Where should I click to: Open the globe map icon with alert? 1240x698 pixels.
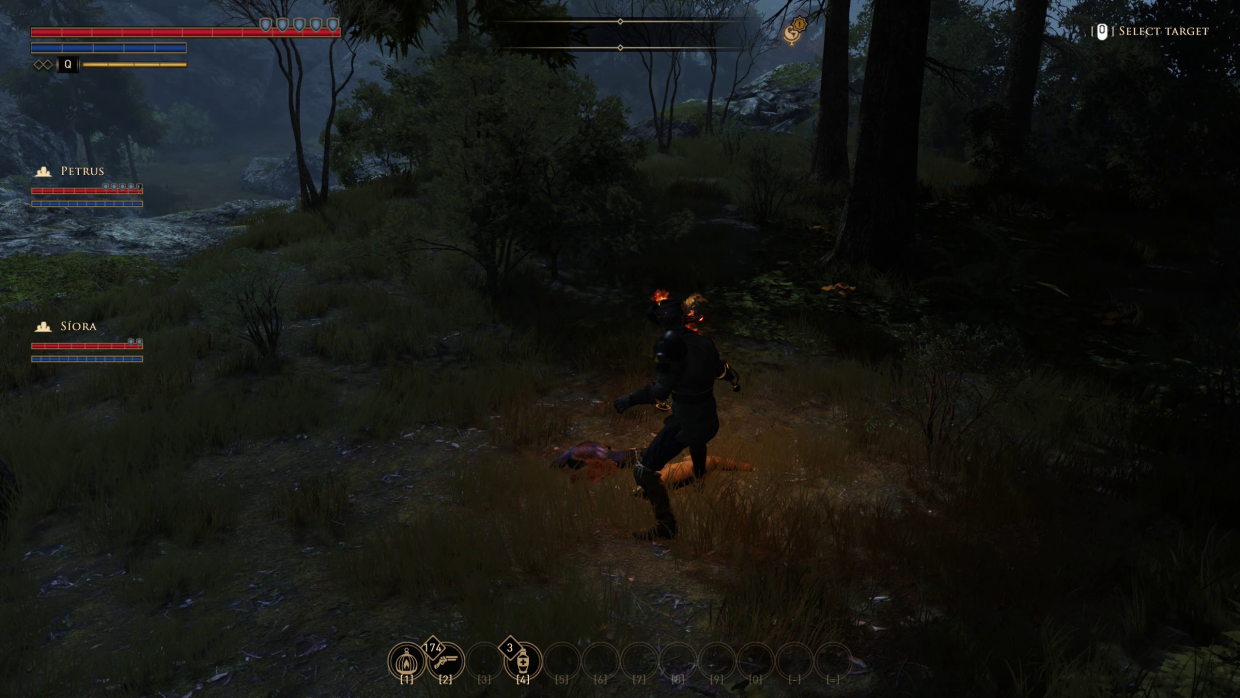pos(794,32)
